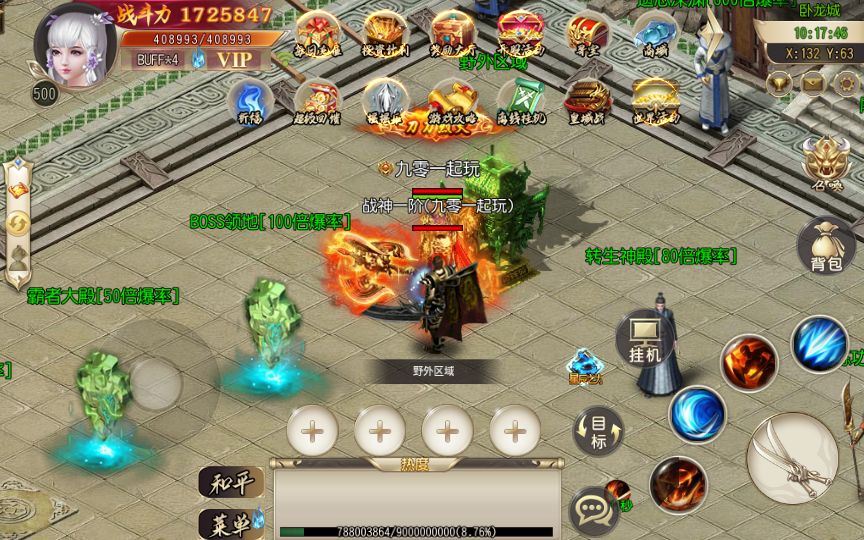Image resolution: width=864 pixels, height=540 pixels.
Task: Toggle 挂机 auto-battle mode
Action: coord(645,339)
